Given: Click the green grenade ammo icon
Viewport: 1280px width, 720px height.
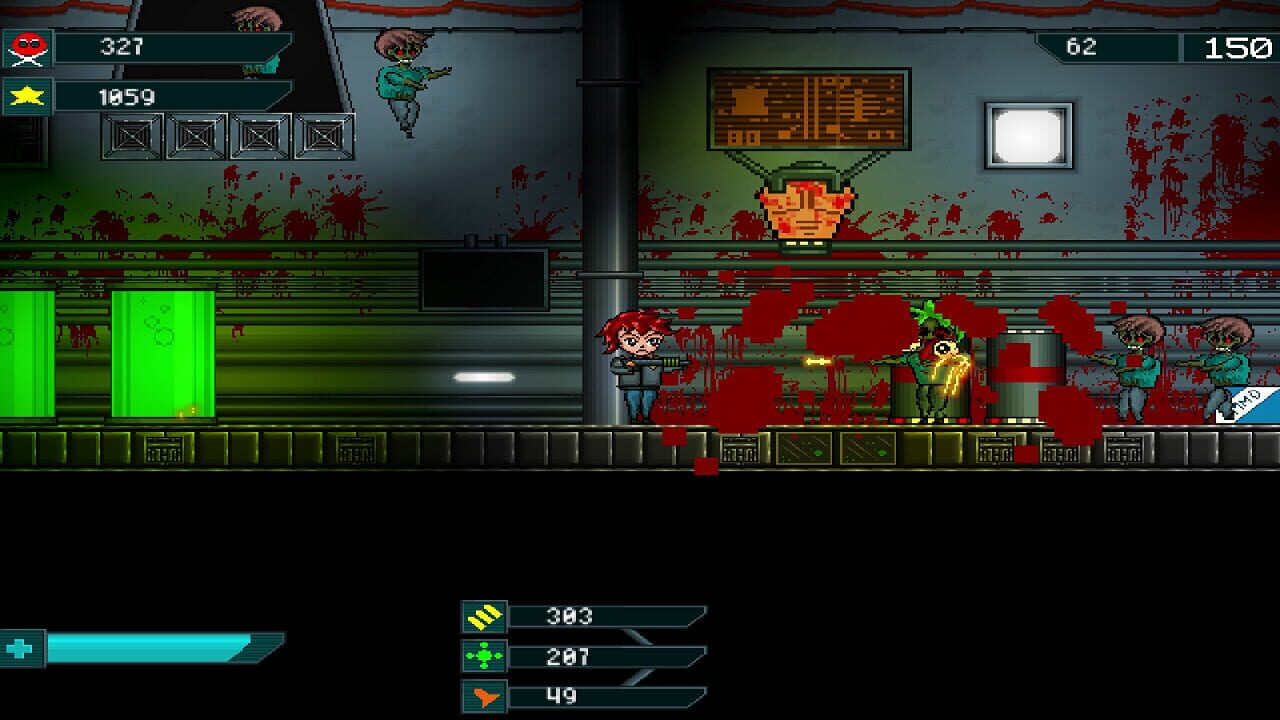Looking at the screenshot, I should 483,657.
